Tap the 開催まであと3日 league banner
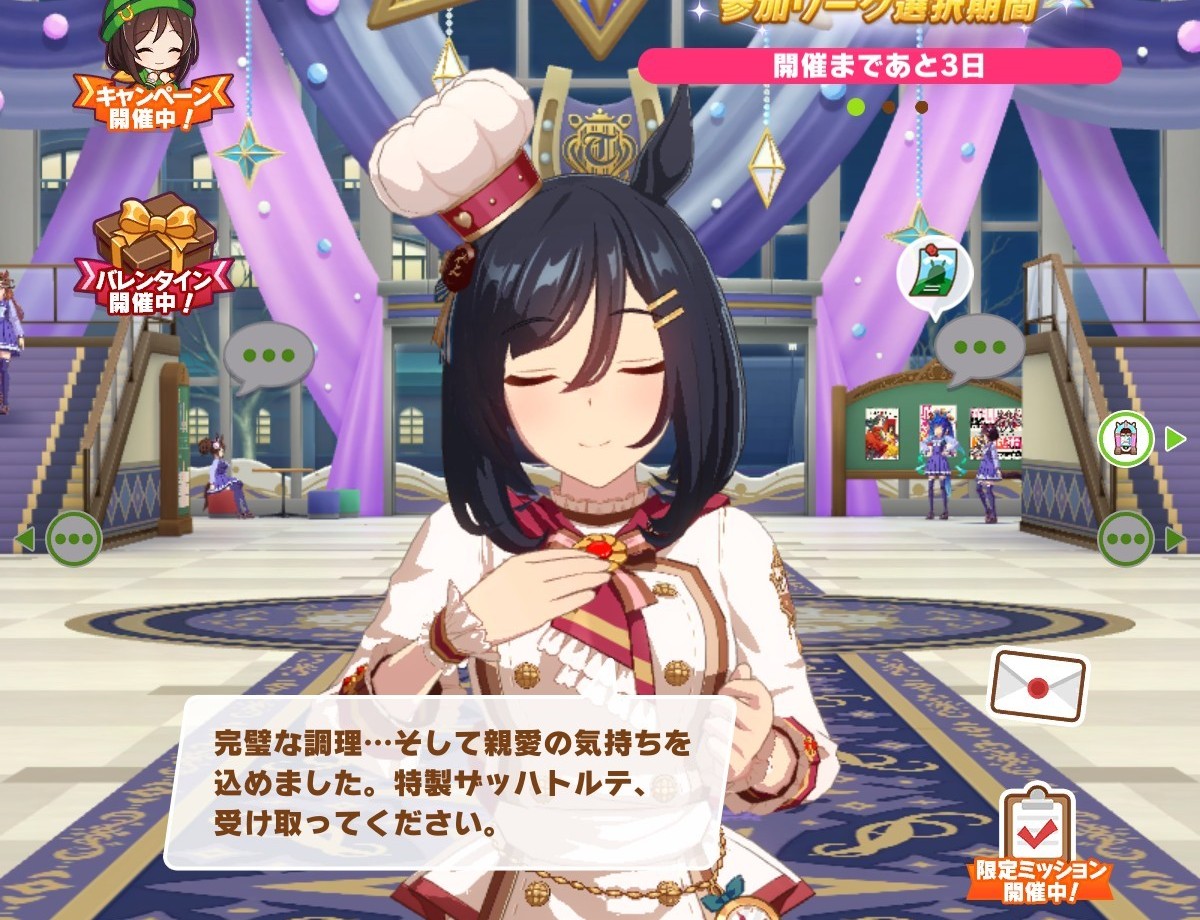Viewport: 1200px width, 920px height. pos(878,66)
